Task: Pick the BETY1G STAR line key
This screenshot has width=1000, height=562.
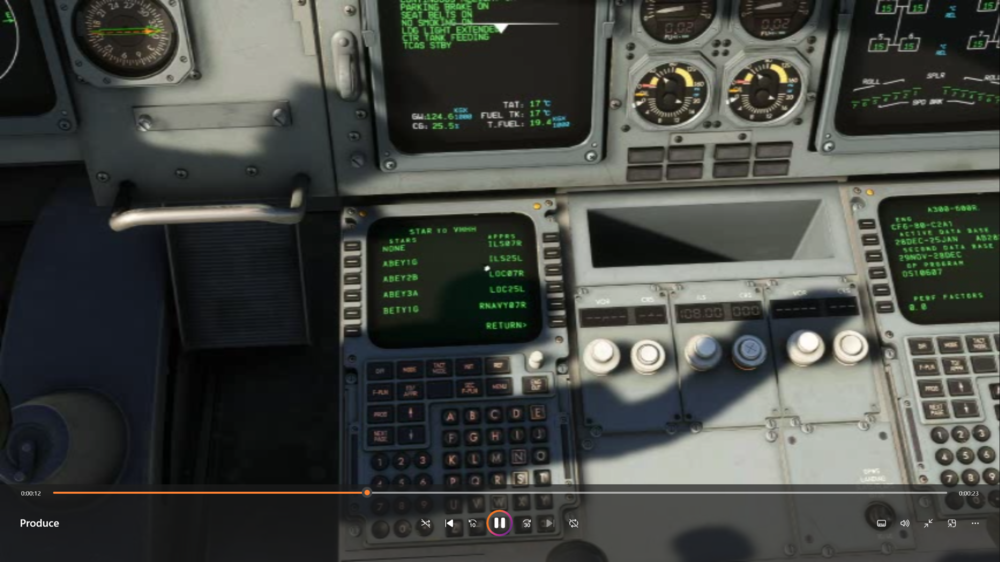Action: (x=352, y=311)
